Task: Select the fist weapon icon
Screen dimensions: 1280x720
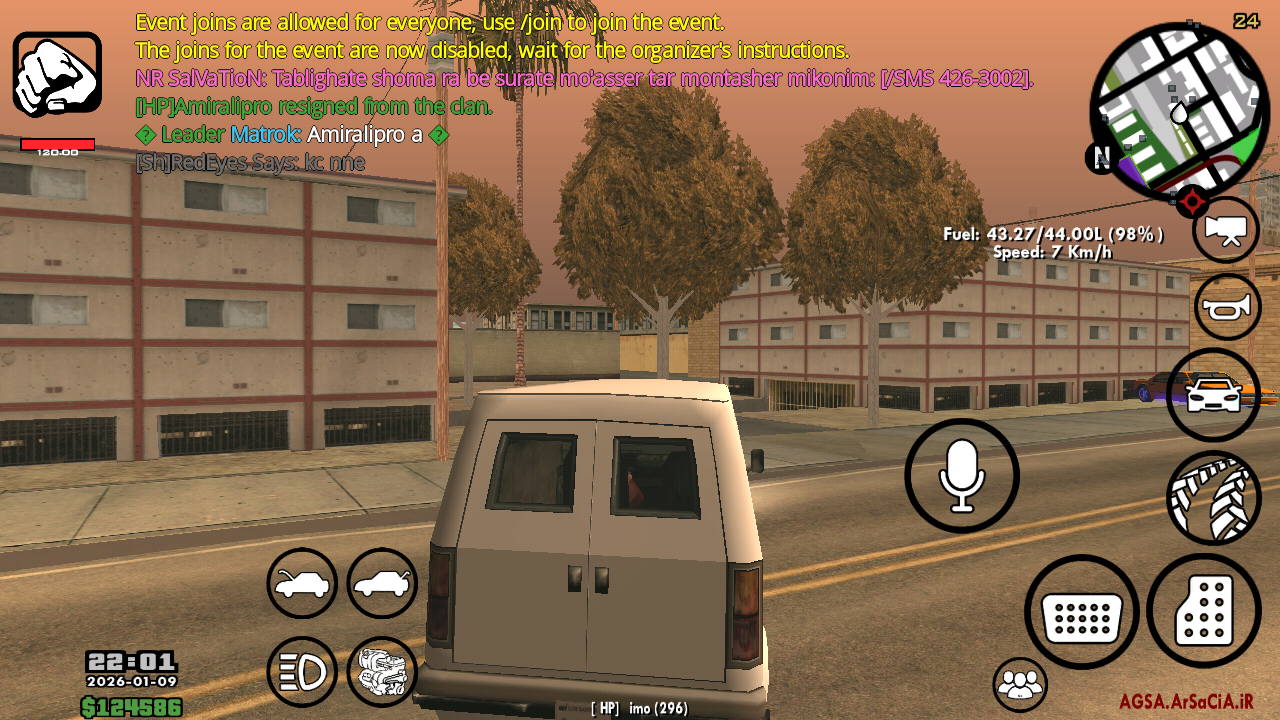Action: coord(56,72)
